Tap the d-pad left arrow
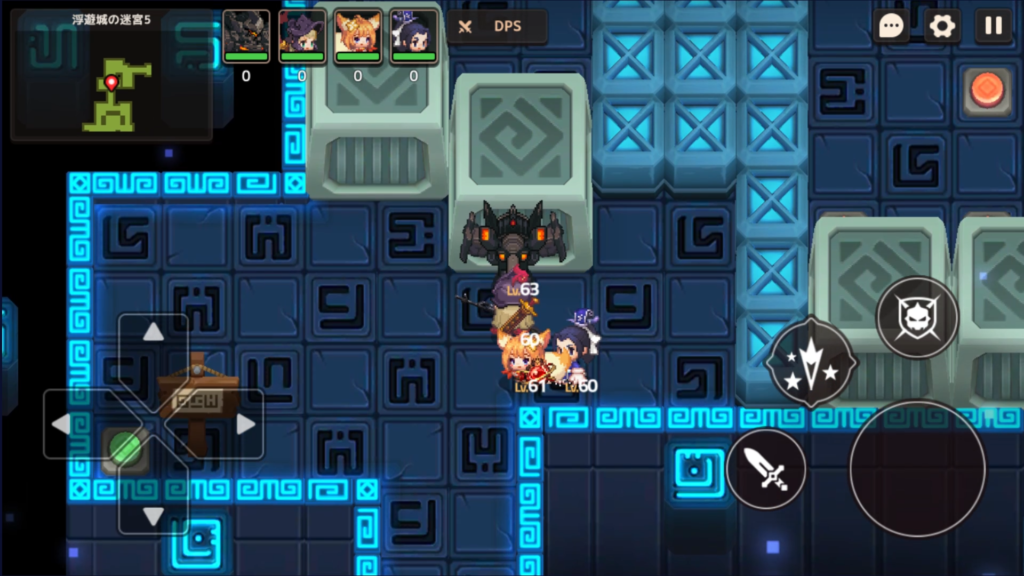Image resolution: width=1024 pixels, height=576 pixels. tap(62, 424)
